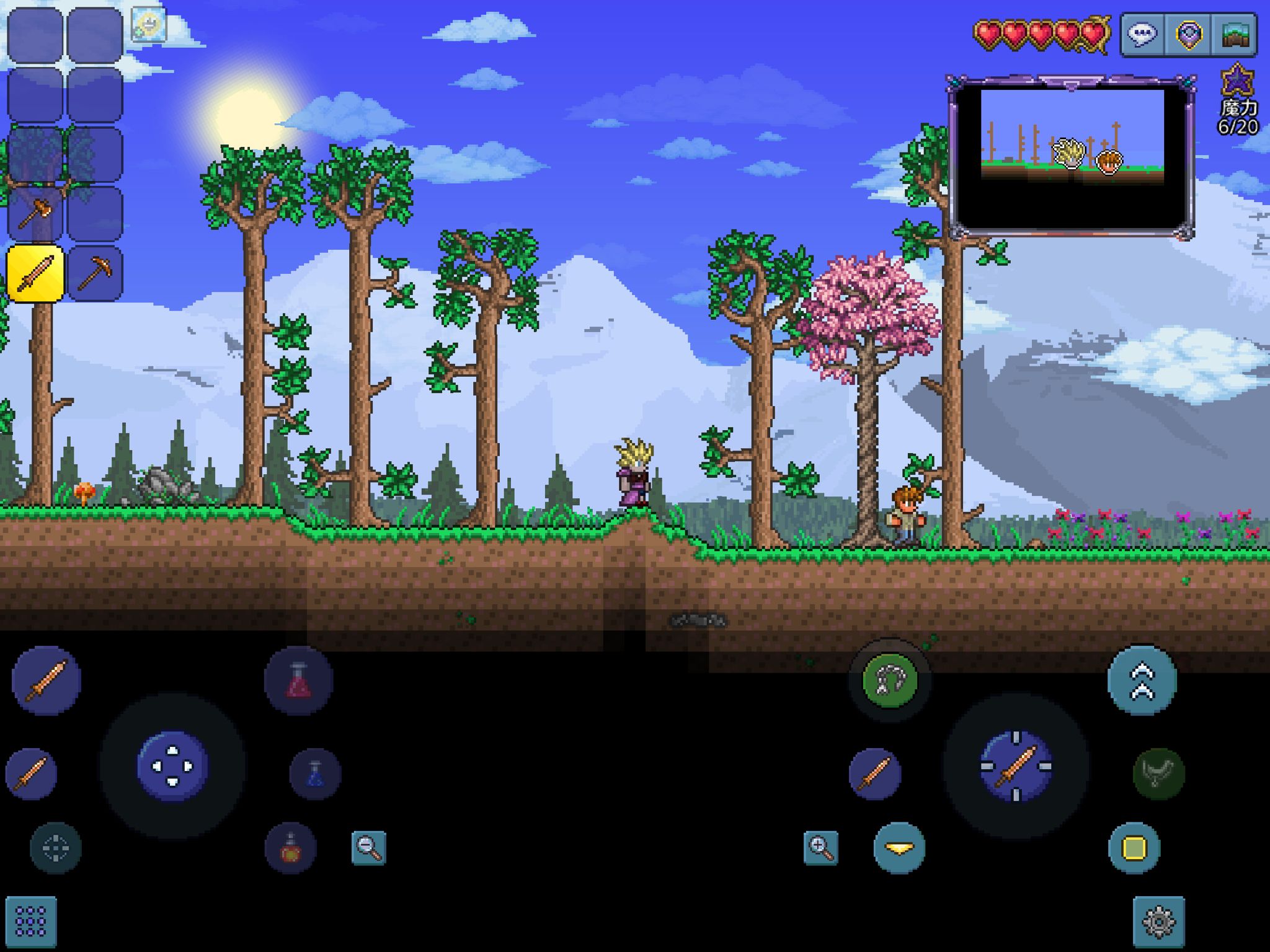Zoom out with the minus magnifier
This screenshot has height=952, width=1270.
point(368,847)
